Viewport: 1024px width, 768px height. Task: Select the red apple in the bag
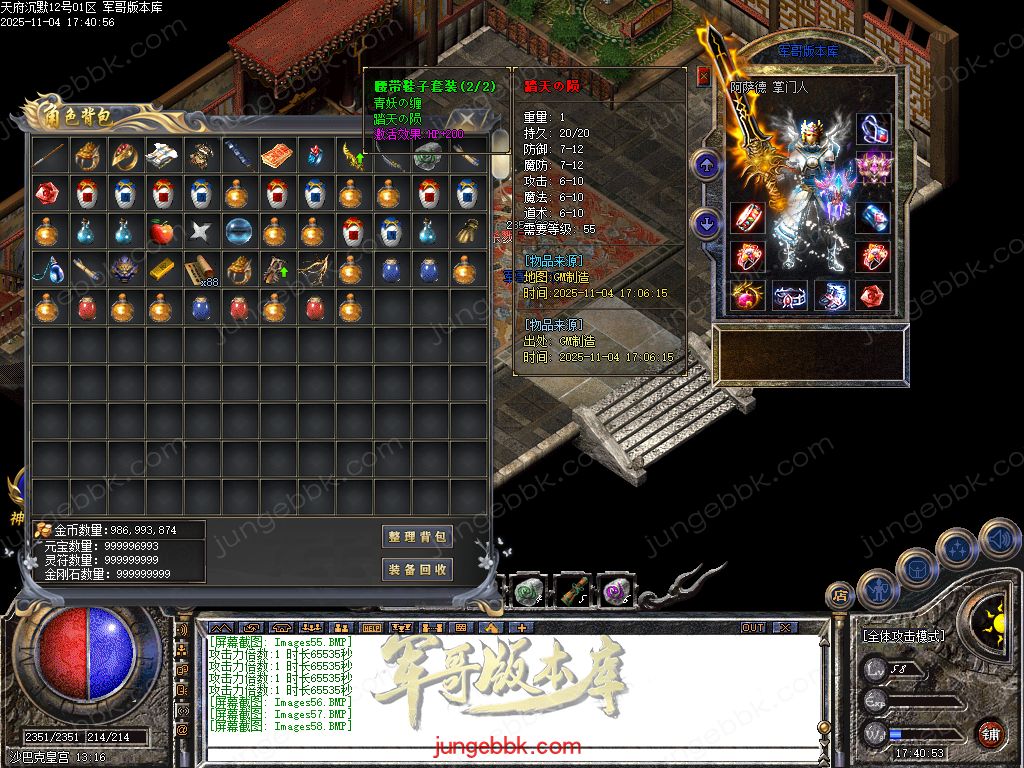[x=161, y=231]
